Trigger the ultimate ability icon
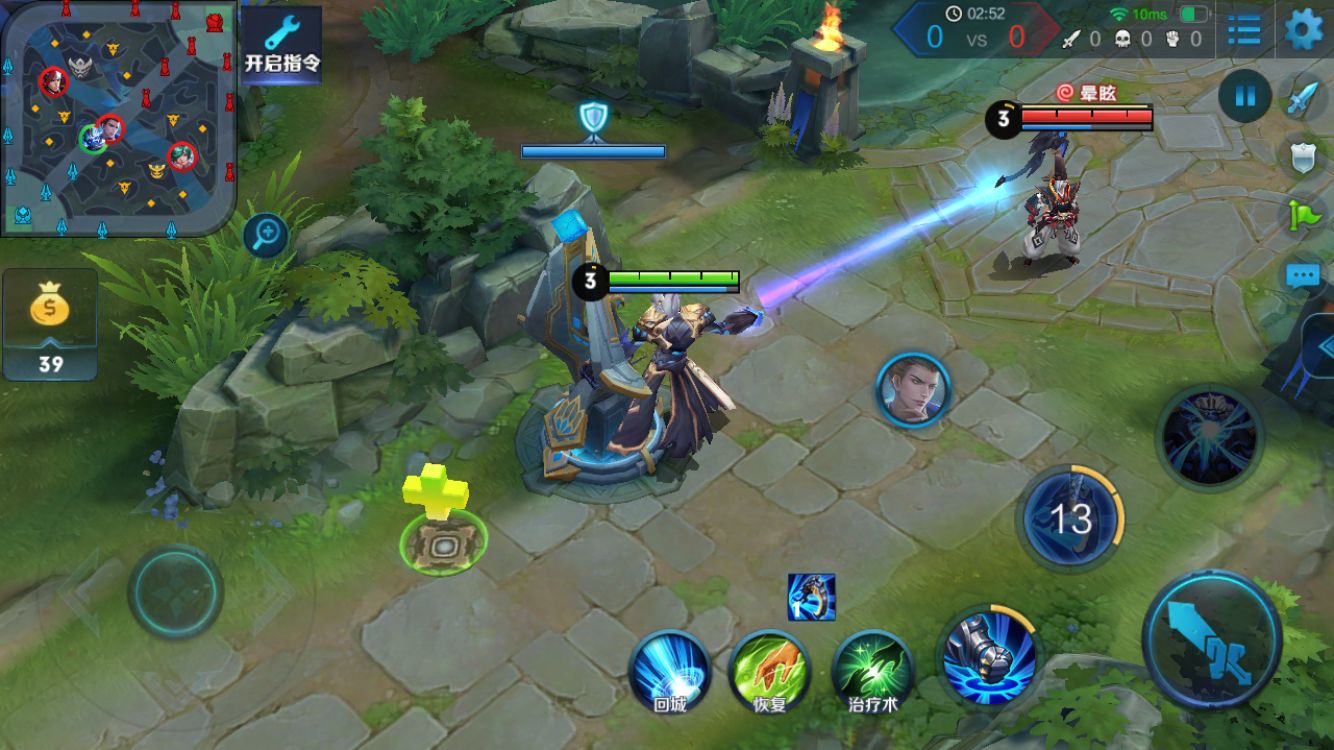 (x=1209, y=437)
